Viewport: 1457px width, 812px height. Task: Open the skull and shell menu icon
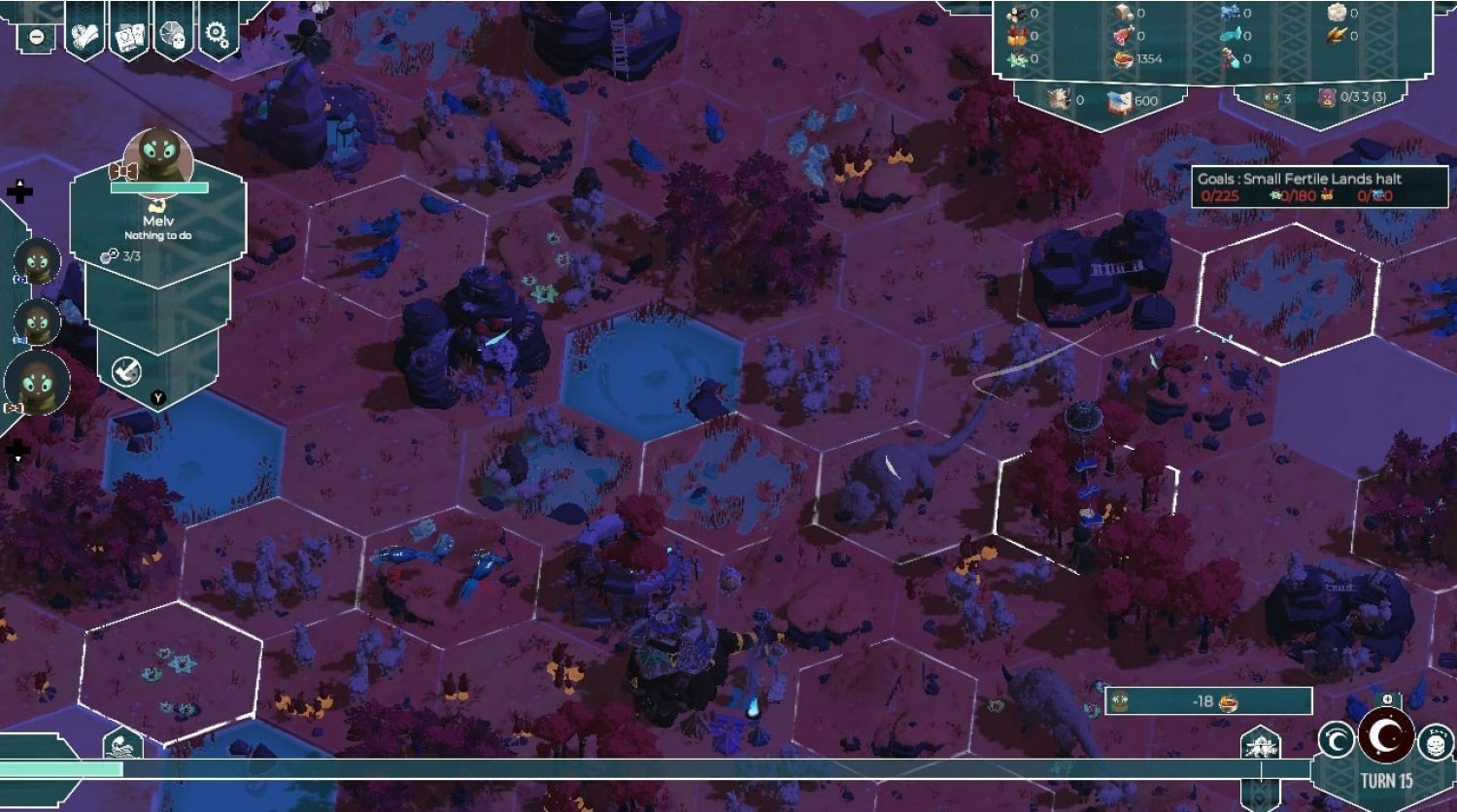tap(174, 36)
